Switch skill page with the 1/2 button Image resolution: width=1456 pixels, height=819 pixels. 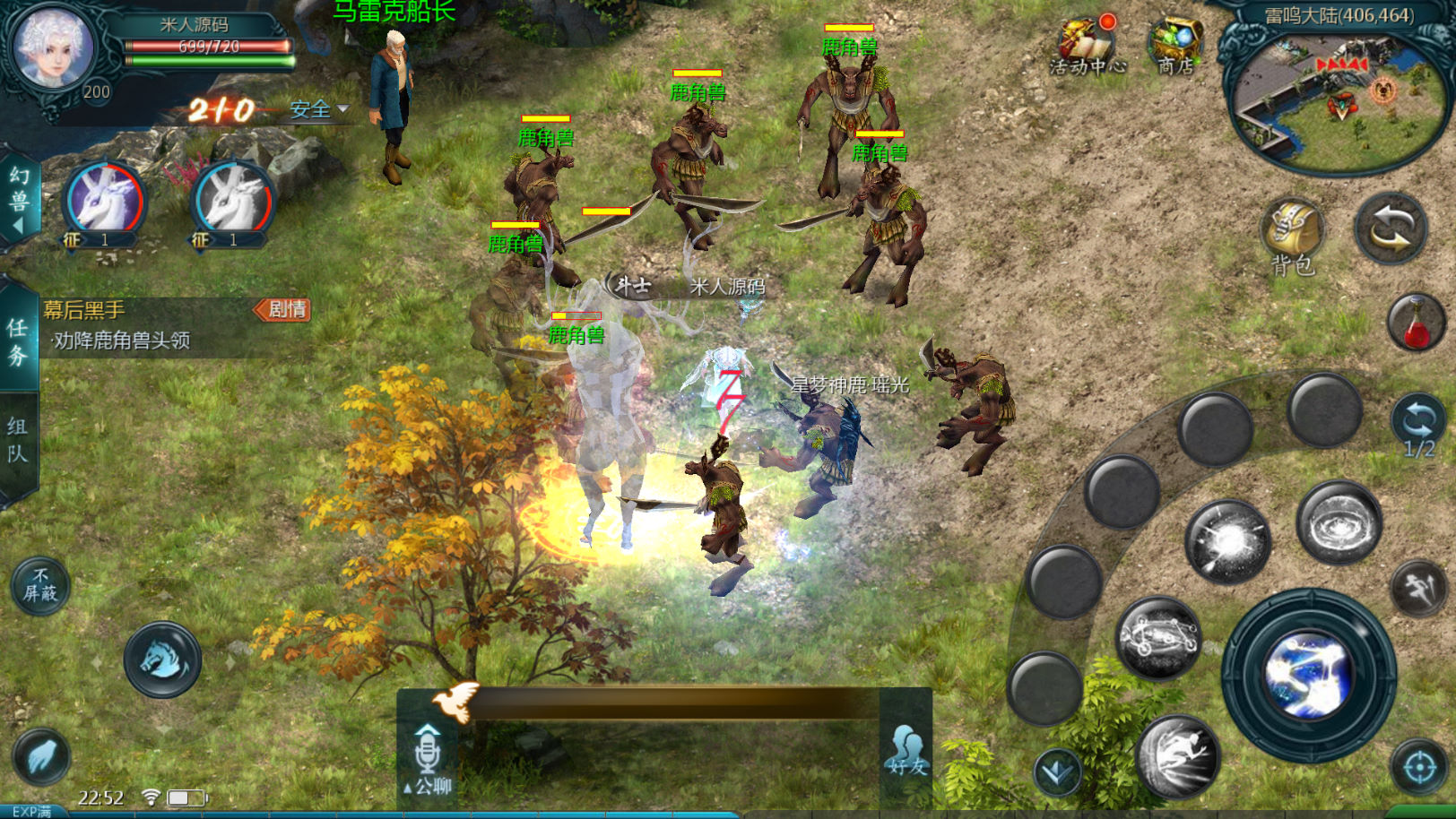1417,427
